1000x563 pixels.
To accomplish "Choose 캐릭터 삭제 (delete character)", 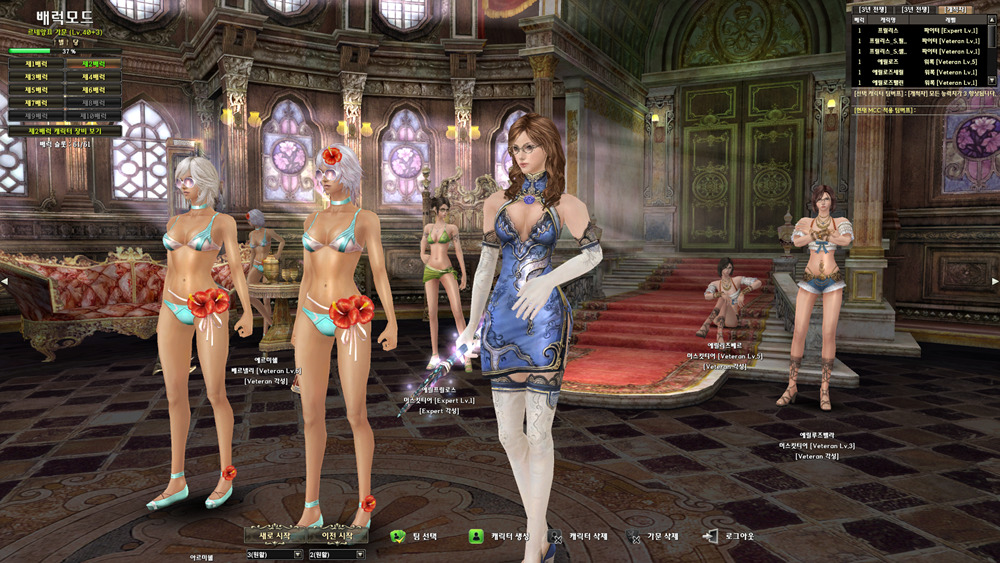I will tap(579, 537).
